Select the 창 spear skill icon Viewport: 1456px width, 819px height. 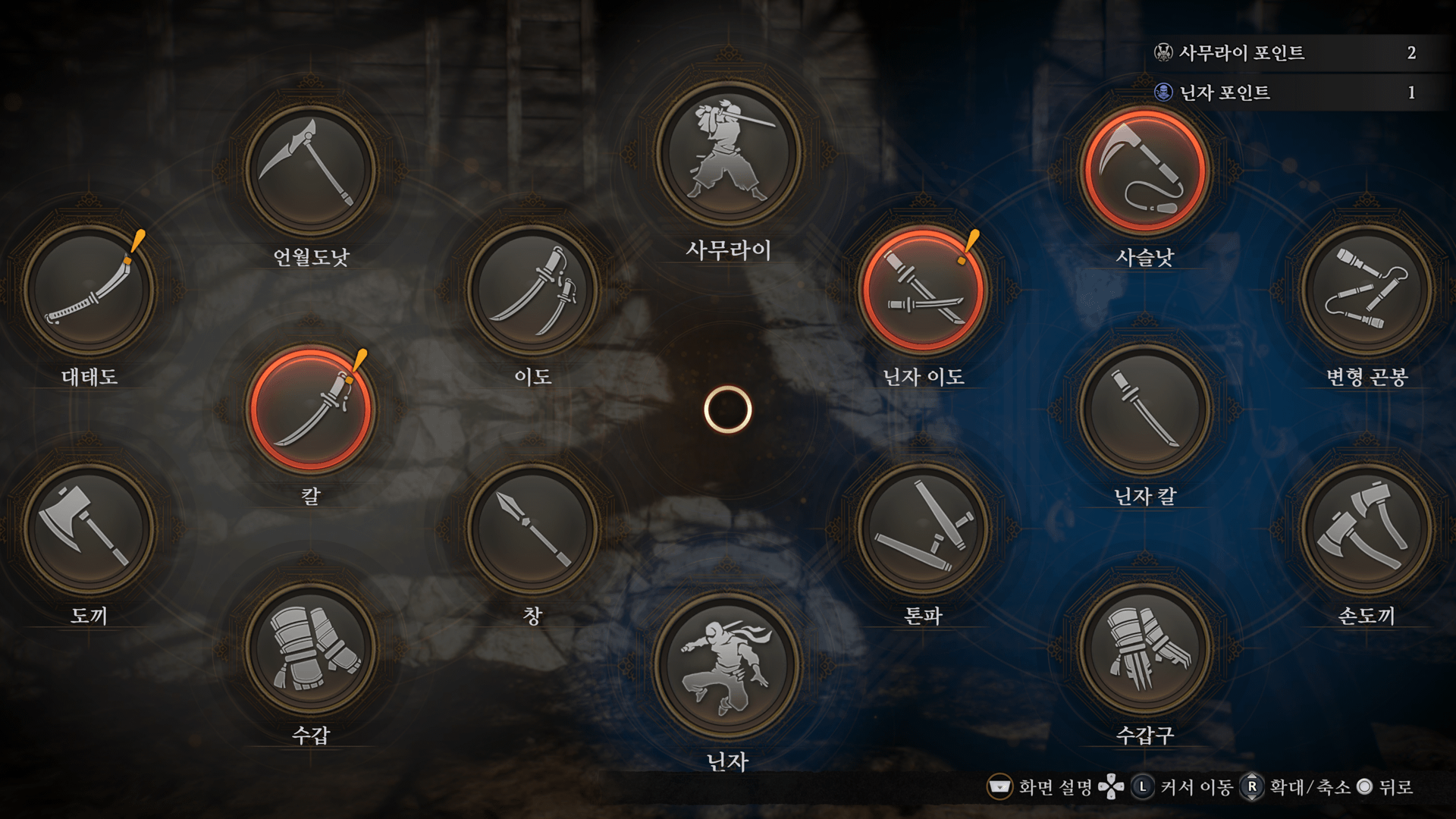click(x=533, y=529)
